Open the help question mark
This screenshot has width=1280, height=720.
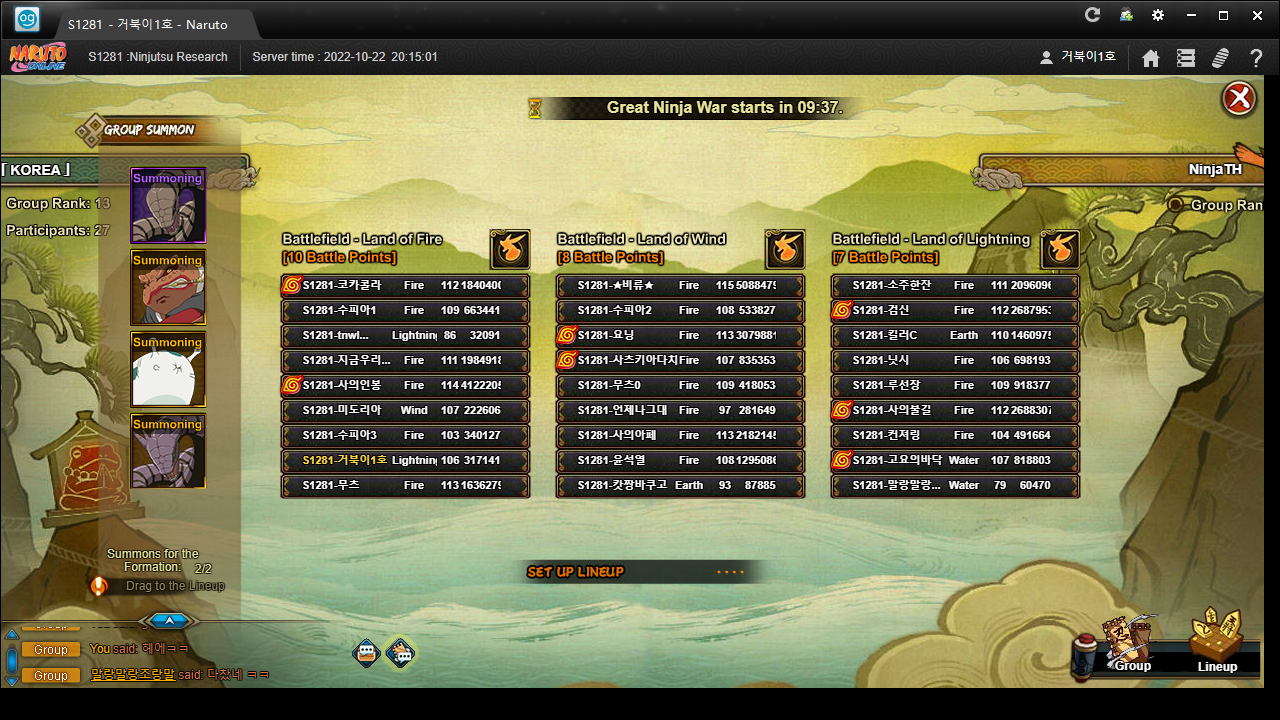(x=1256, y=58)
